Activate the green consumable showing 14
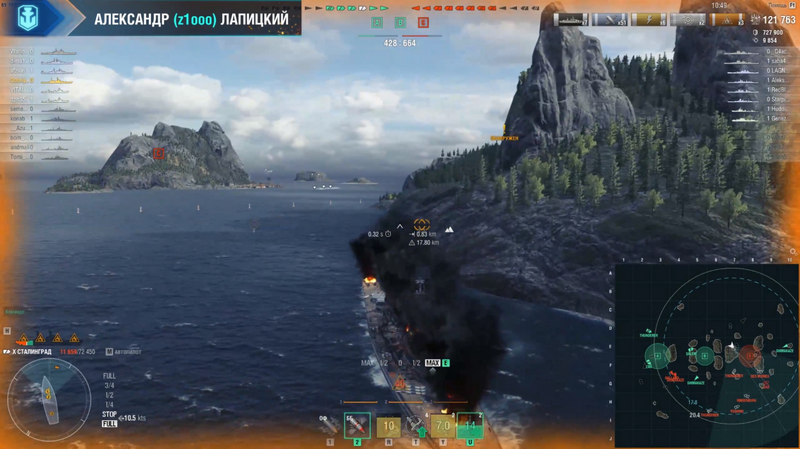The height and width of the screenshot is (449, 800). pos(470,427)
